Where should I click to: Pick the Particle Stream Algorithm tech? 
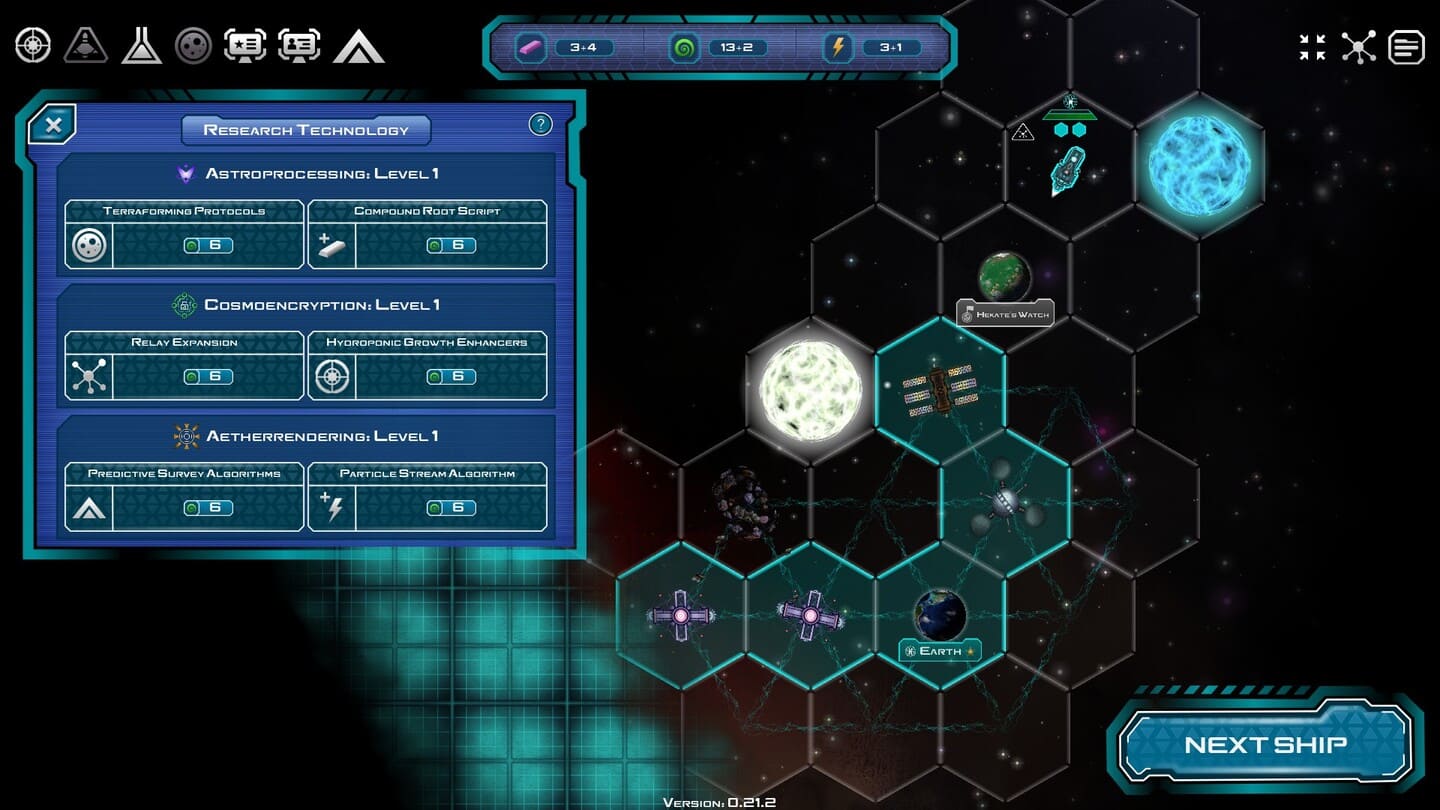tap(427, 498)
